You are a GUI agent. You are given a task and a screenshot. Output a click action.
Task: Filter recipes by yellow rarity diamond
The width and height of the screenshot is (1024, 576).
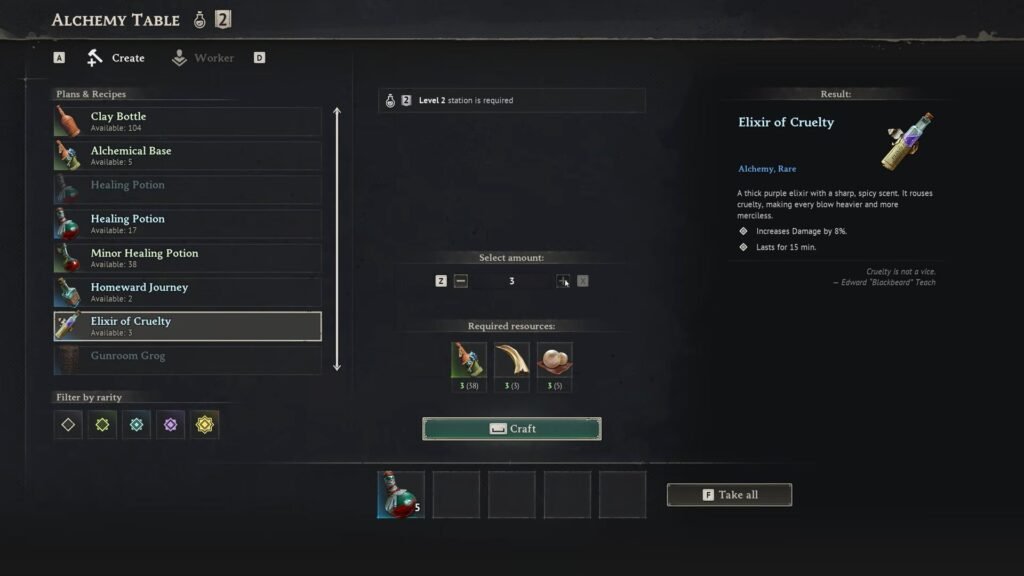point(205,424)
